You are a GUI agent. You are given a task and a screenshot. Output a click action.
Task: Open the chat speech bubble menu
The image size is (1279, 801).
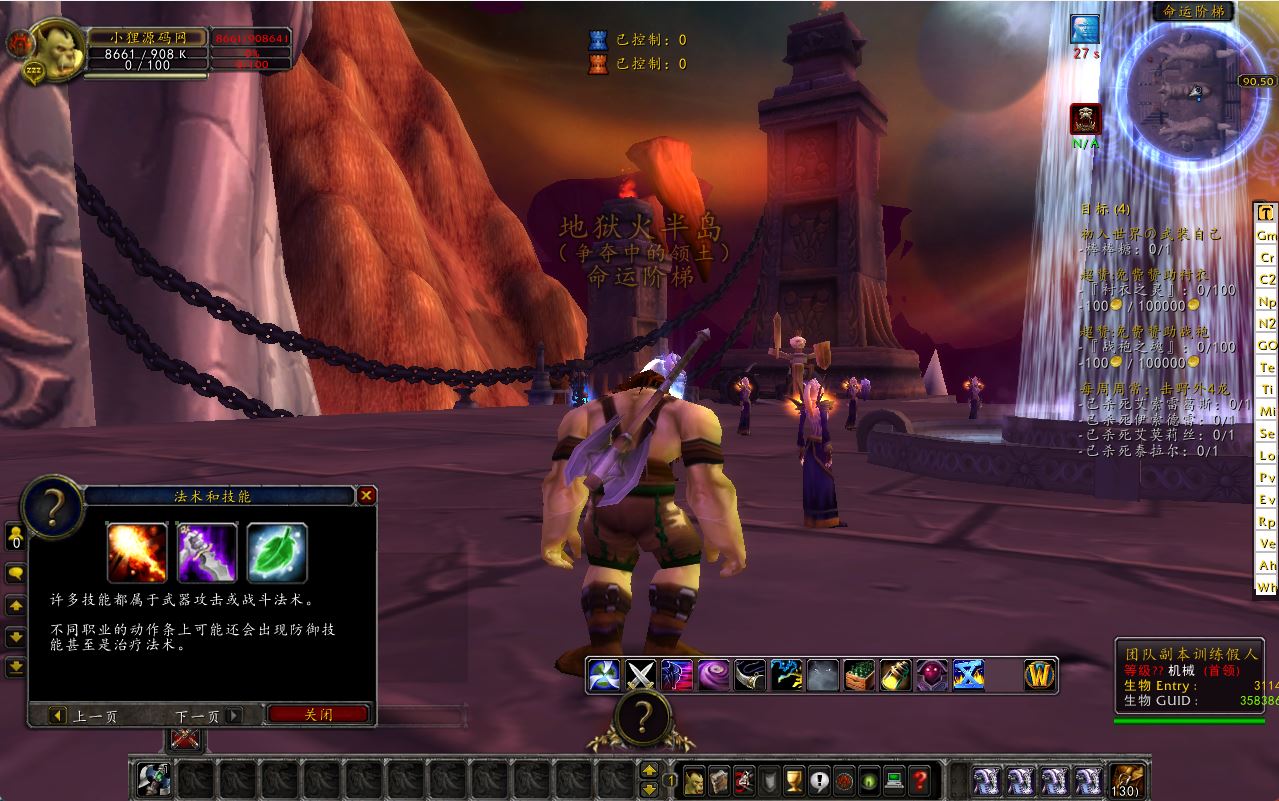click(x=16, y=574)
